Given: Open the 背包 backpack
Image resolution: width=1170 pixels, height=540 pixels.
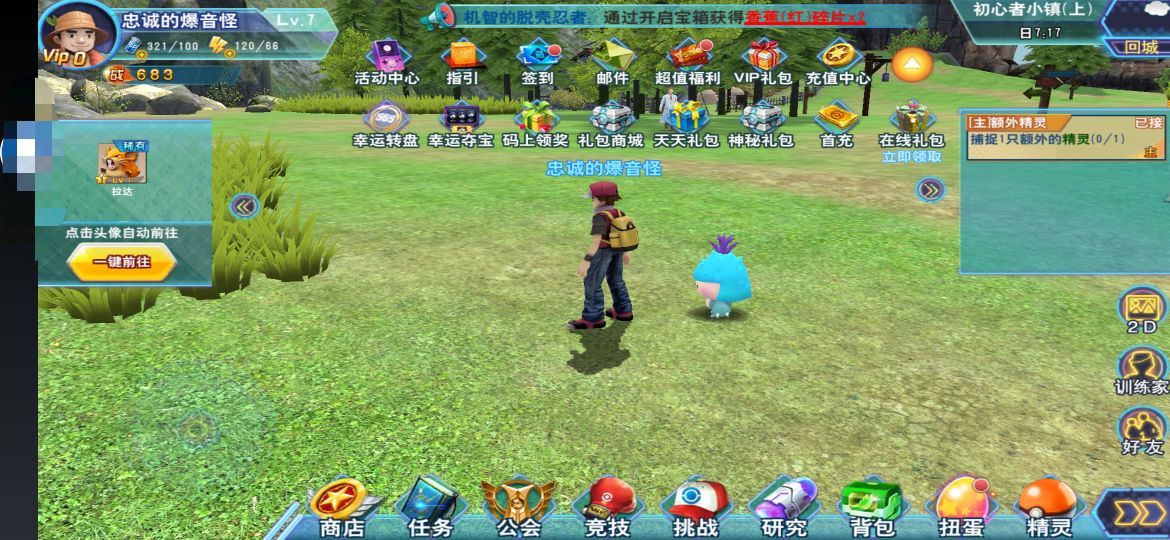Looking at the screenshot, I should (871, 506).
